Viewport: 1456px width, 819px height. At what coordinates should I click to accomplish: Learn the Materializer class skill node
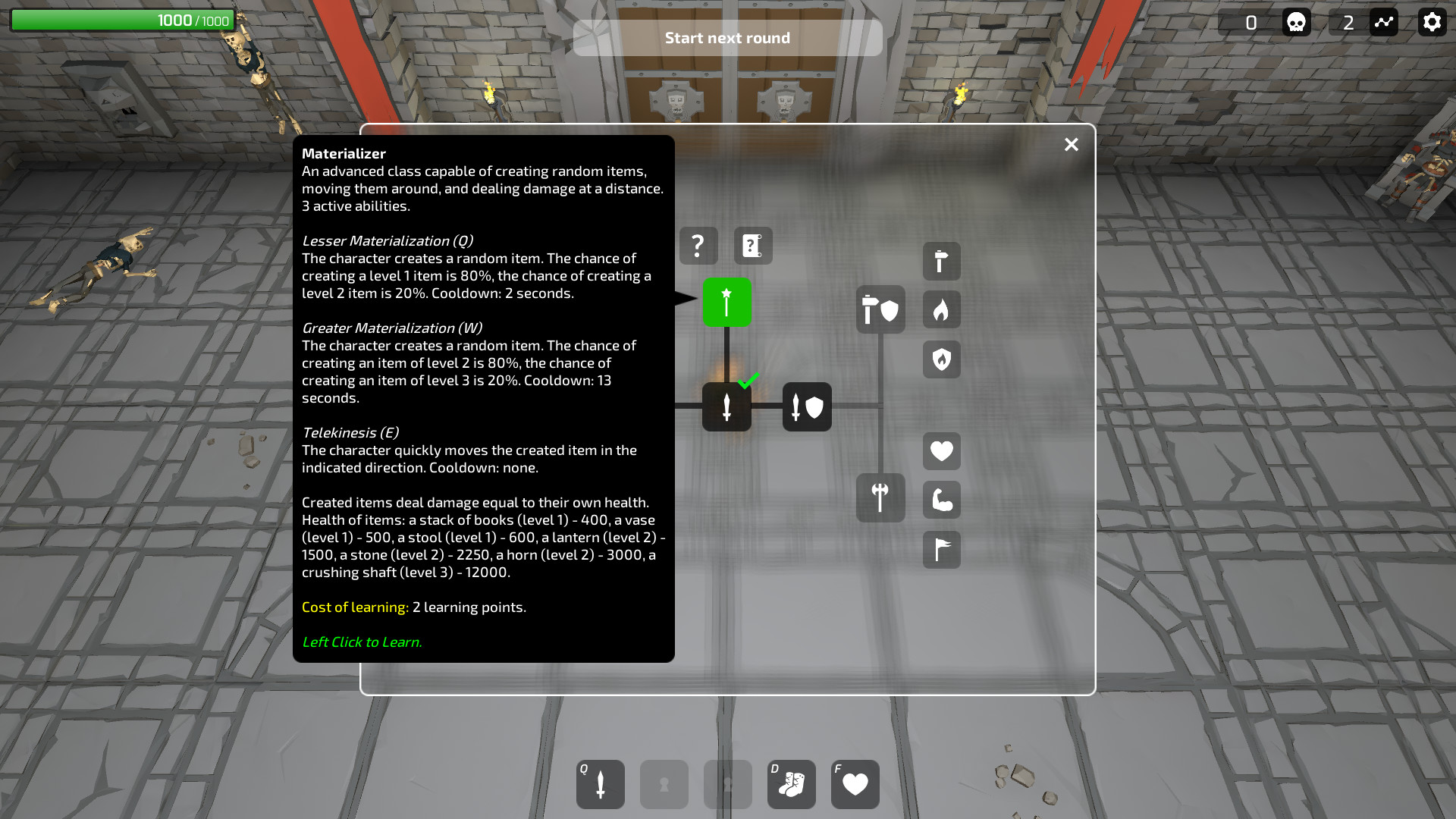click(x=726, y=301)
